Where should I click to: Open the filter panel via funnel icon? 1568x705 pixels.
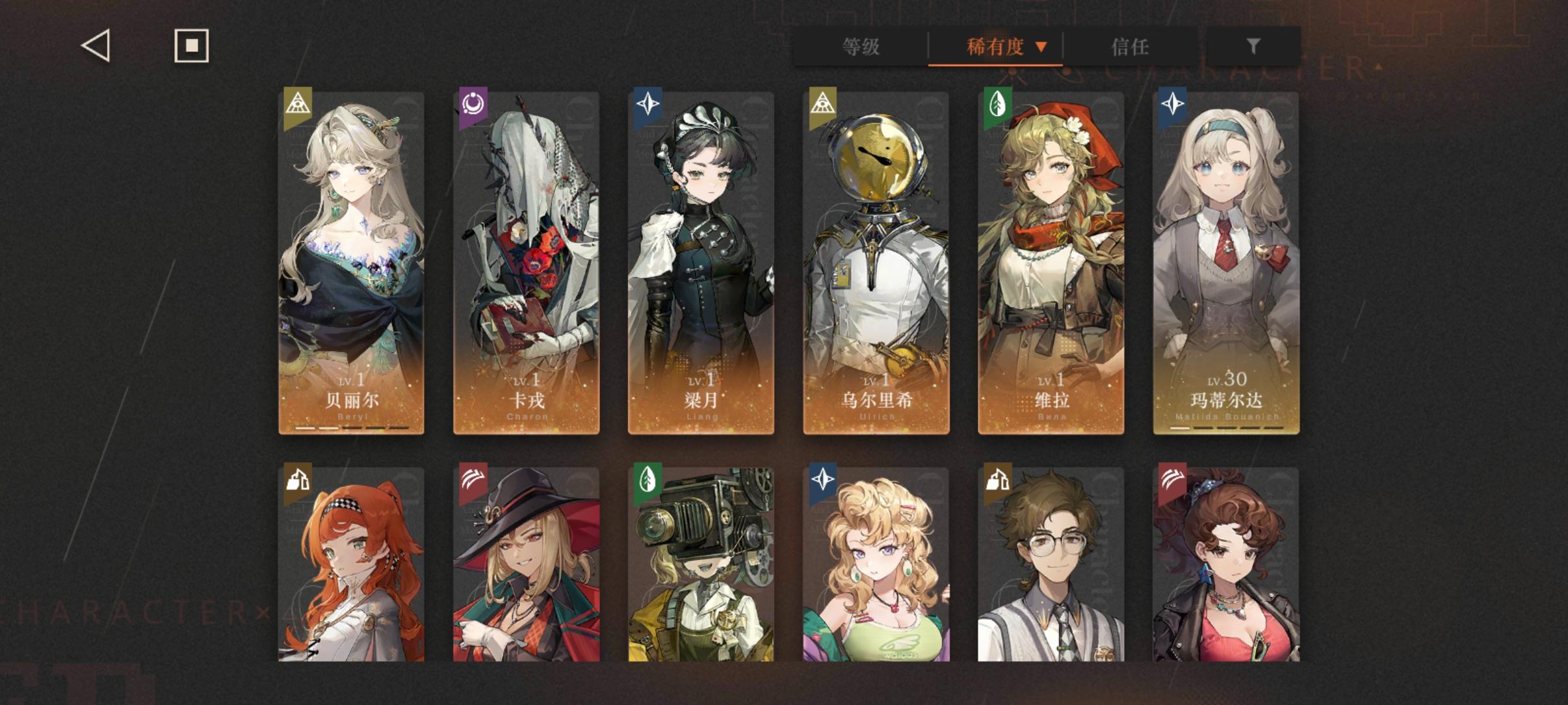click(x=1251, y=46)
